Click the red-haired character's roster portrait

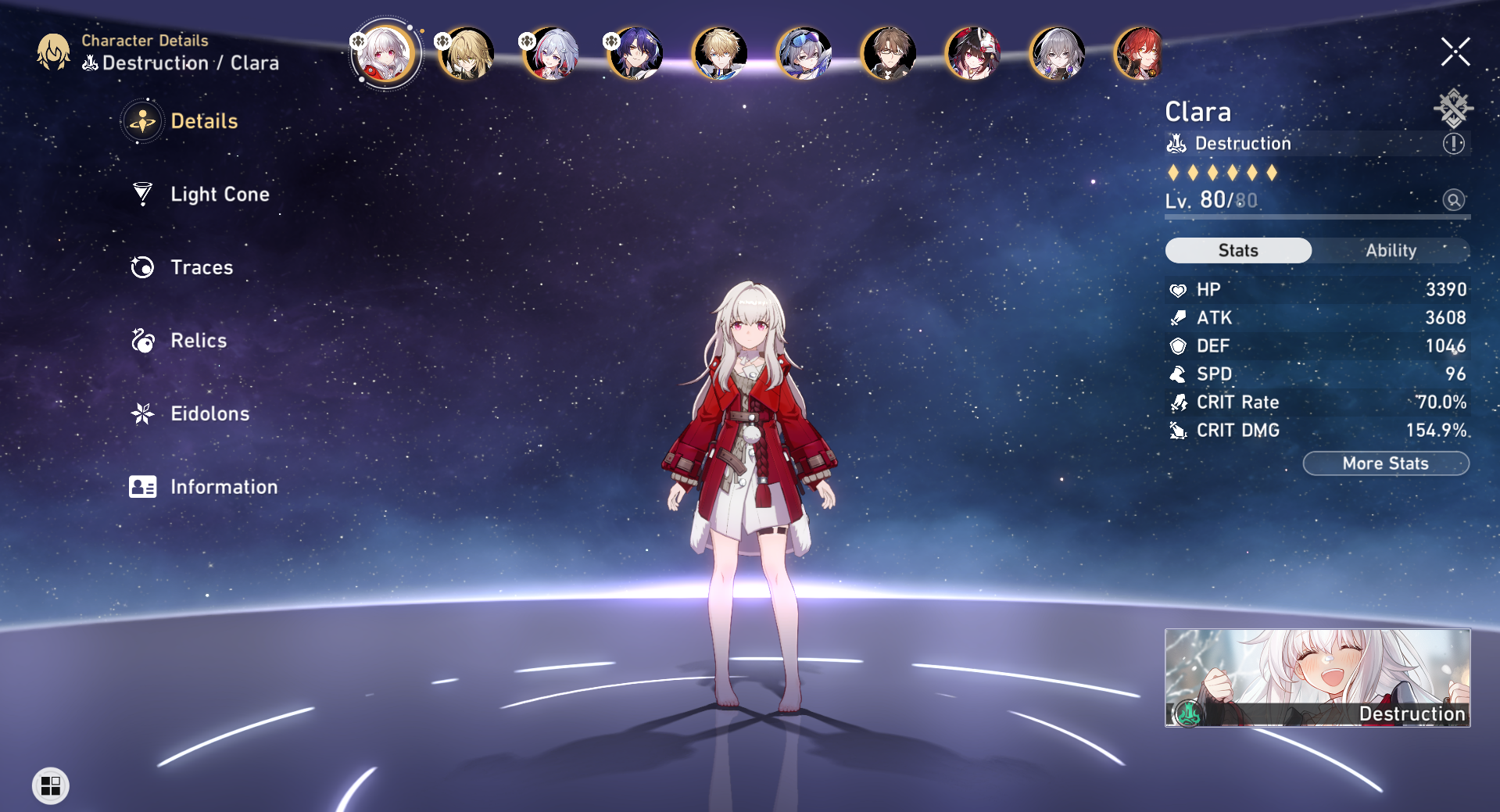(1141, 52)
